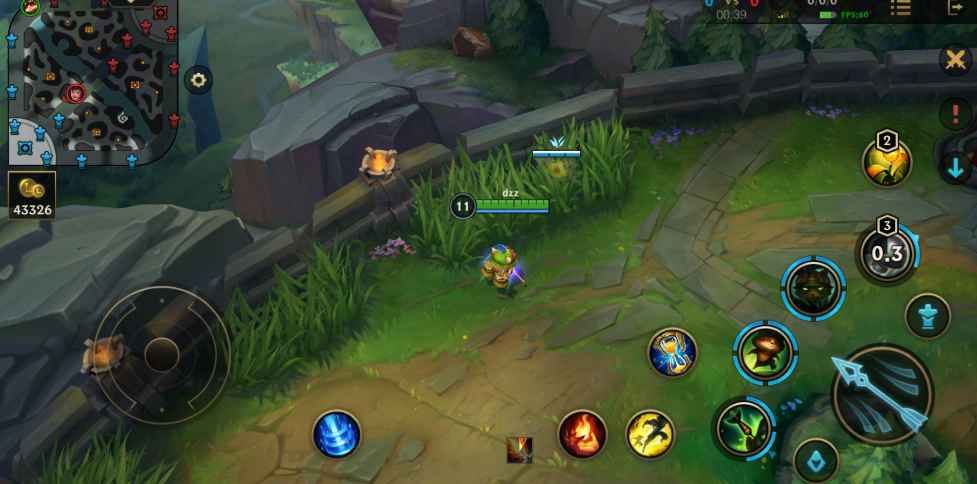Use the blue recall button
The width and height of the screenshot is (977, 484).
tap(336, 434)
